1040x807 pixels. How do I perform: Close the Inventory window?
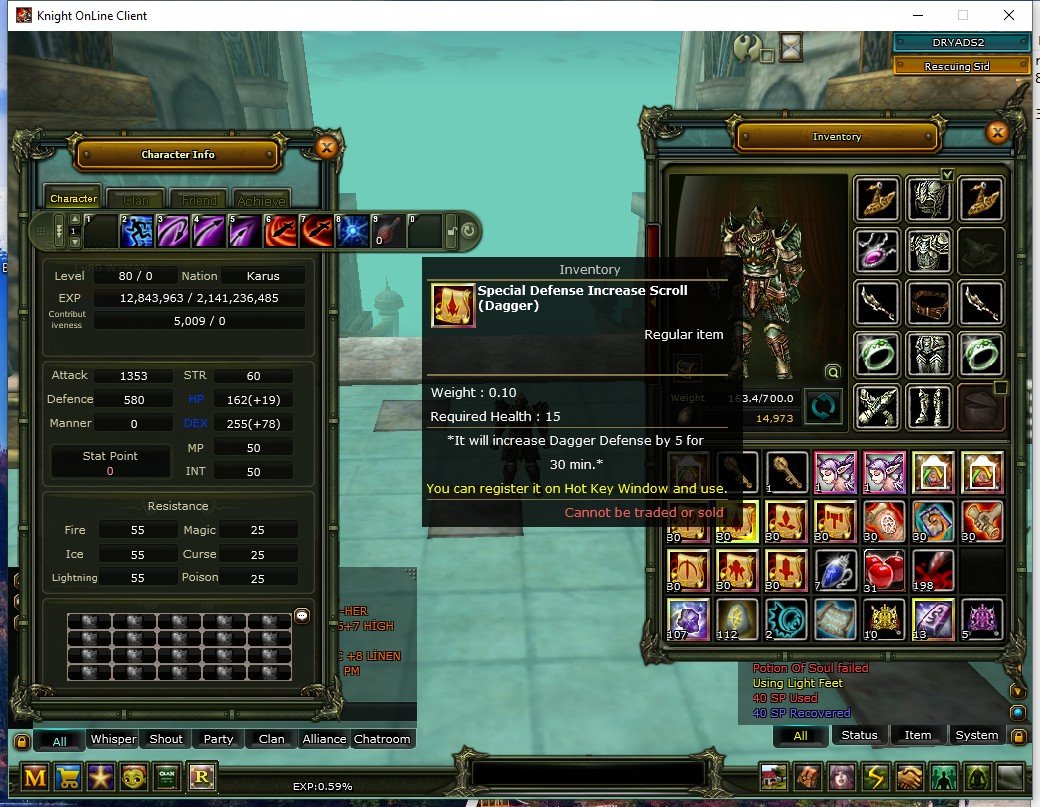click(x=997, y=132)
